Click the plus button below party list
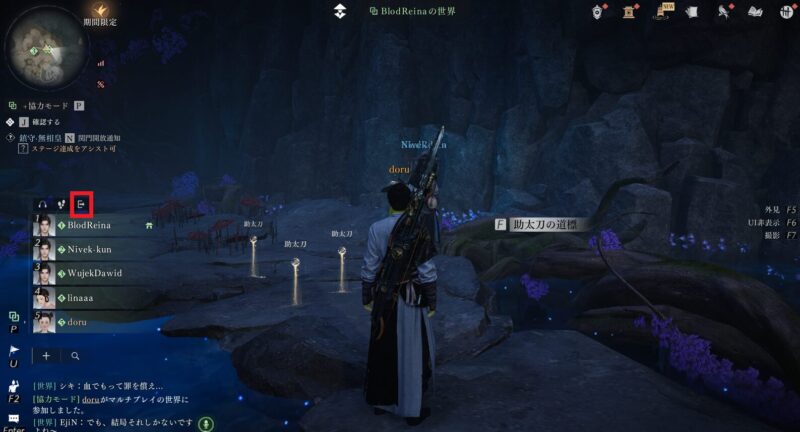Image resolution: width=800 pixels, height=432 pixels. pyautogui.click(x=46, y=355)
